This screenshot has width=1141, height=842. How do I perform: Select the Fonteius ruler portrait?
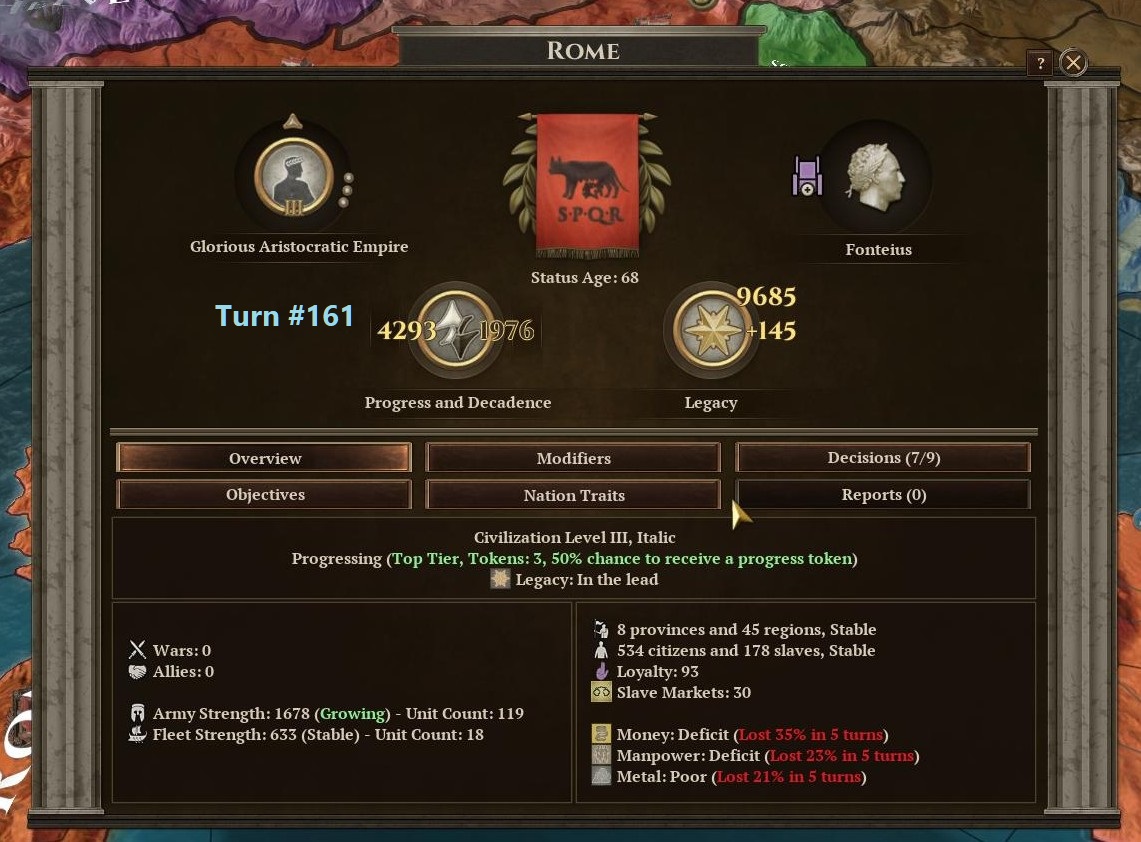(876, 178)
